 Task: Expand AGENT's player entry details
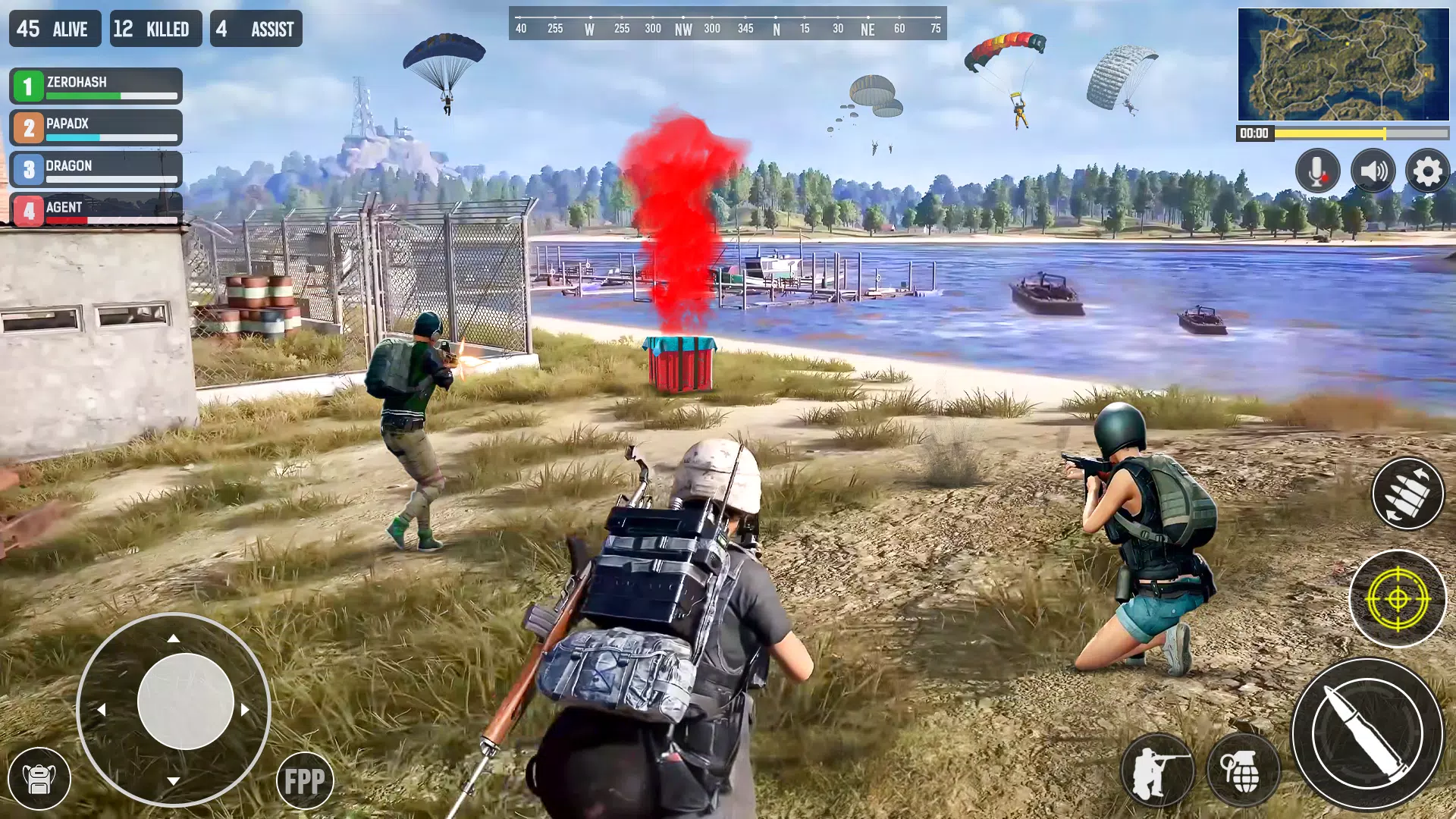coord(95,210)
